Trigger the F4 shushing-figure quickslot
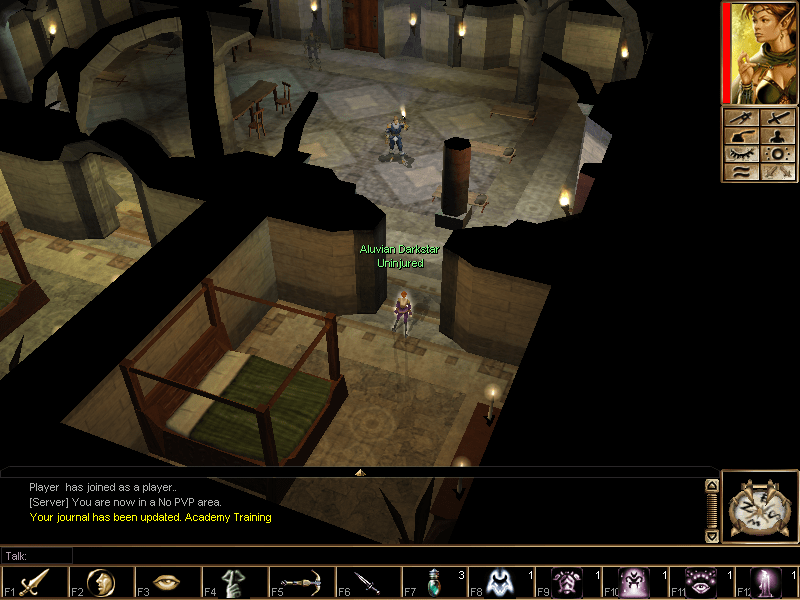This screenshot has height=600, width=800. tap(234, 582)
